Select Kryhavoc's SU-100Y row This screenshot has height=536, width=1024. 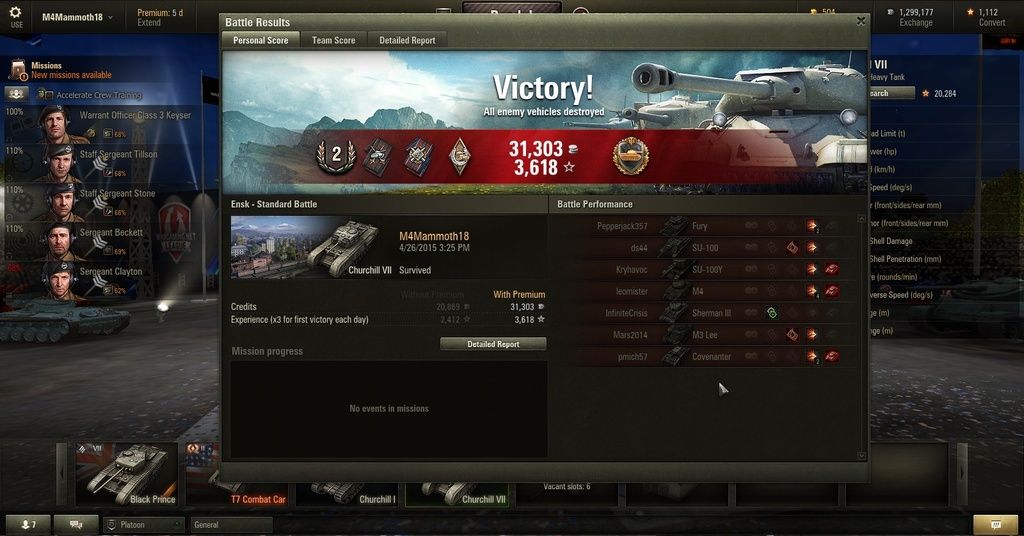click(705, 270)
